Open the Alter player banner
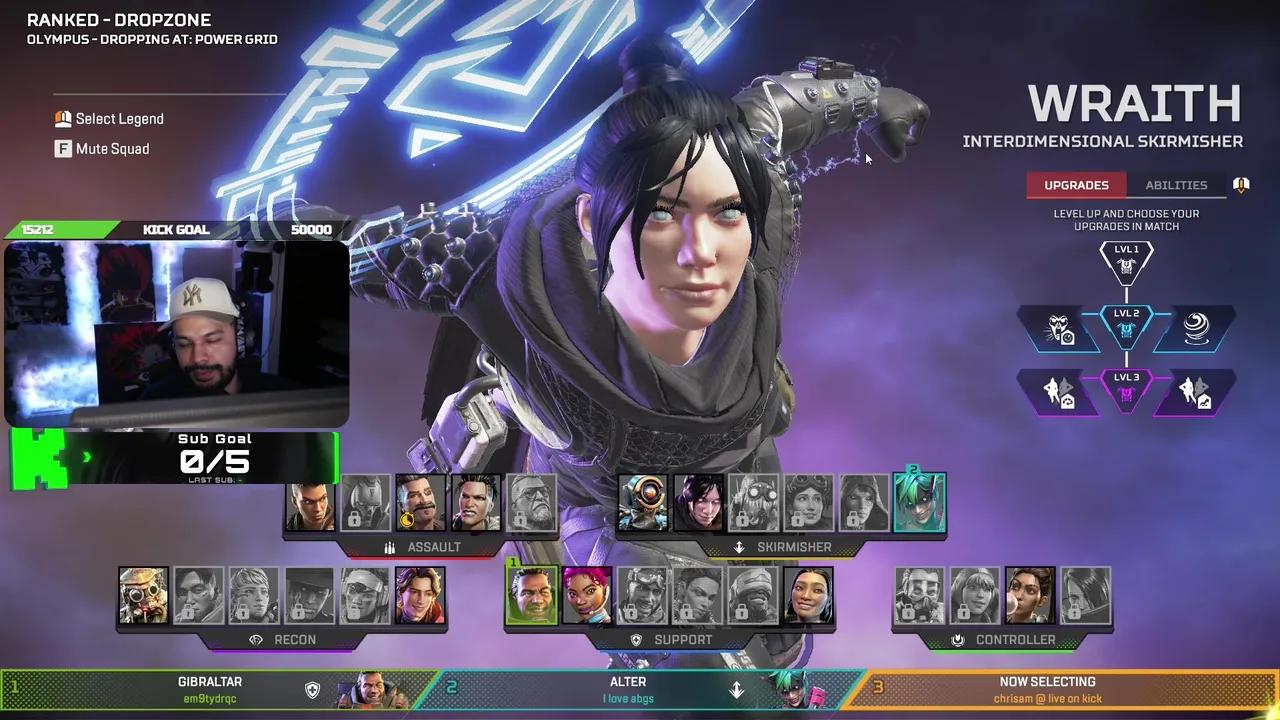 pyautogui.click(x=640, y=689)
